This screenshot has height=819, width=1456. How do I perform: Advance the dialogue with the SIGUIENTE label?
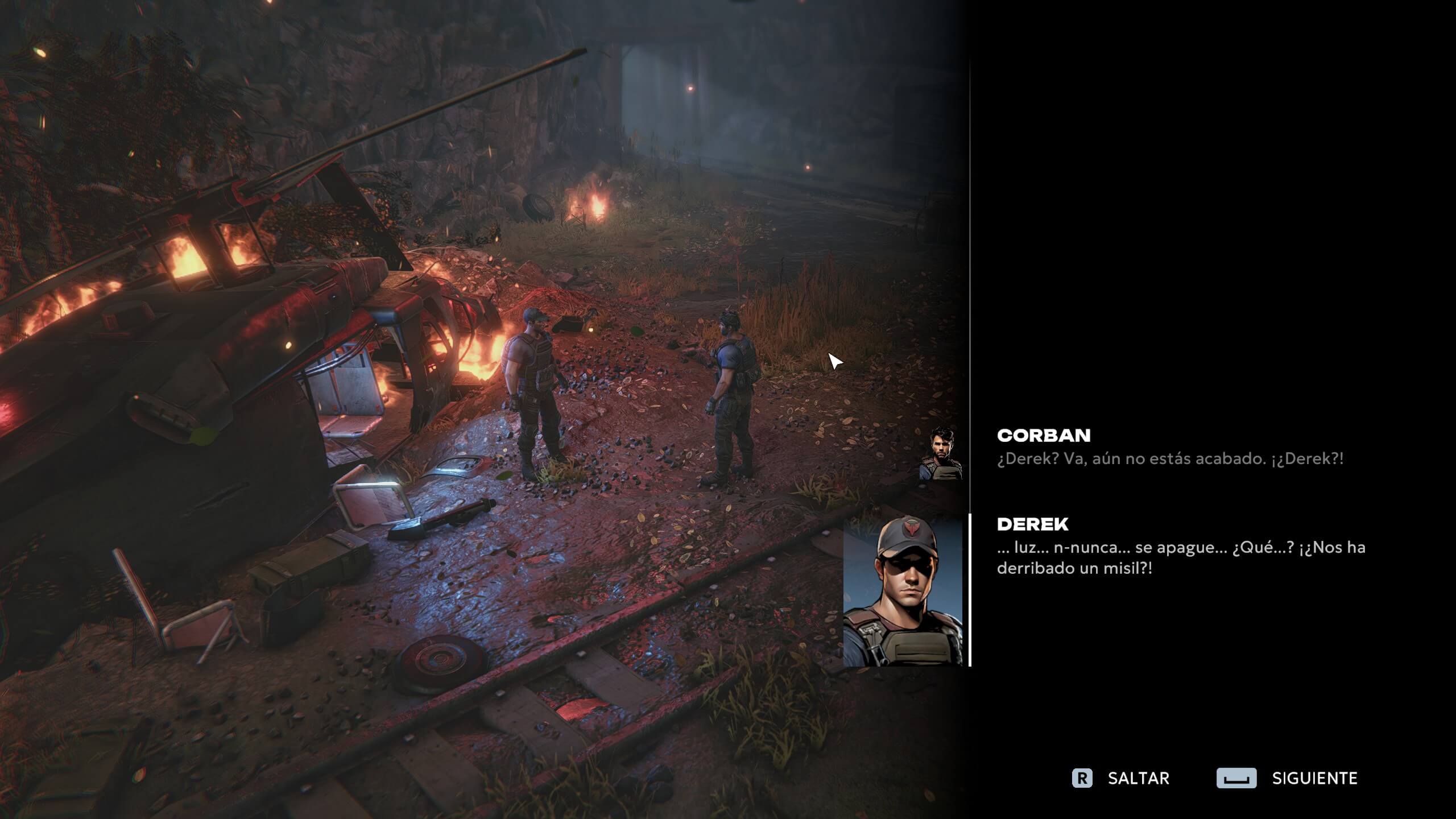pos(1314,778)
